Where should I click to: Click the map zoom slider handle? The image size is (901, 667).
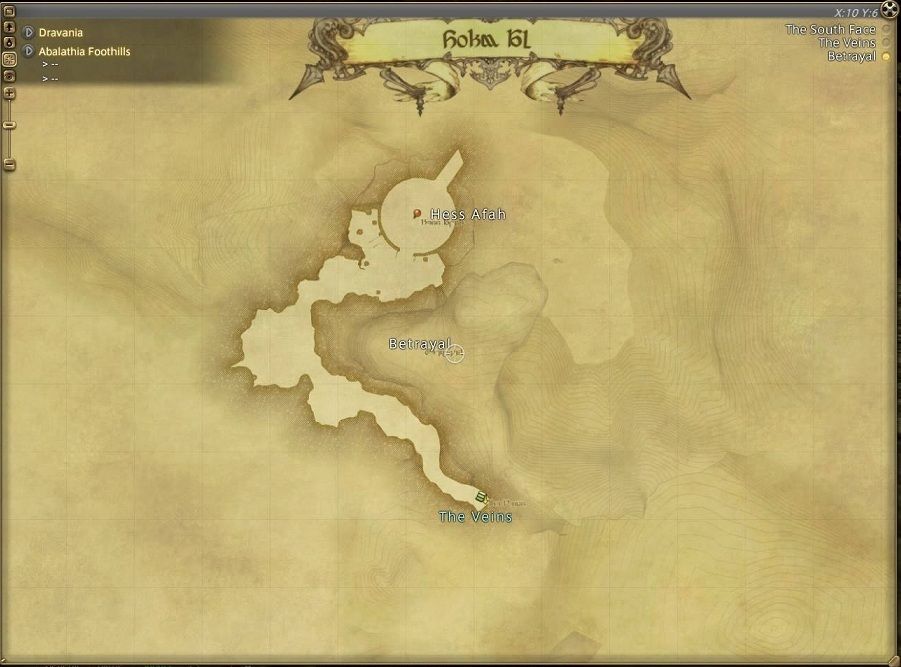click(9, 125)
